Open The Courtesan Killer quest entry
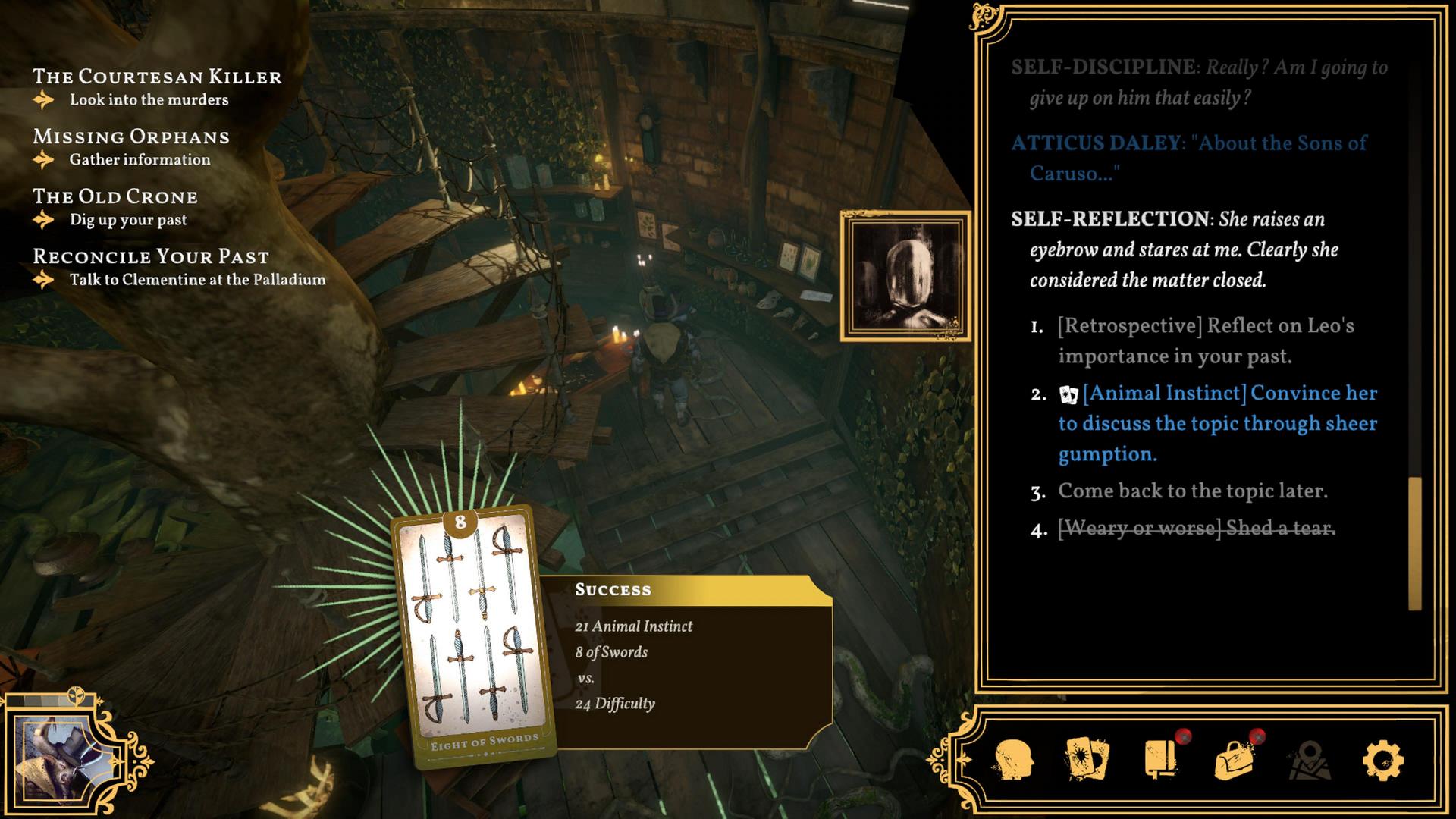 point(157,77)
